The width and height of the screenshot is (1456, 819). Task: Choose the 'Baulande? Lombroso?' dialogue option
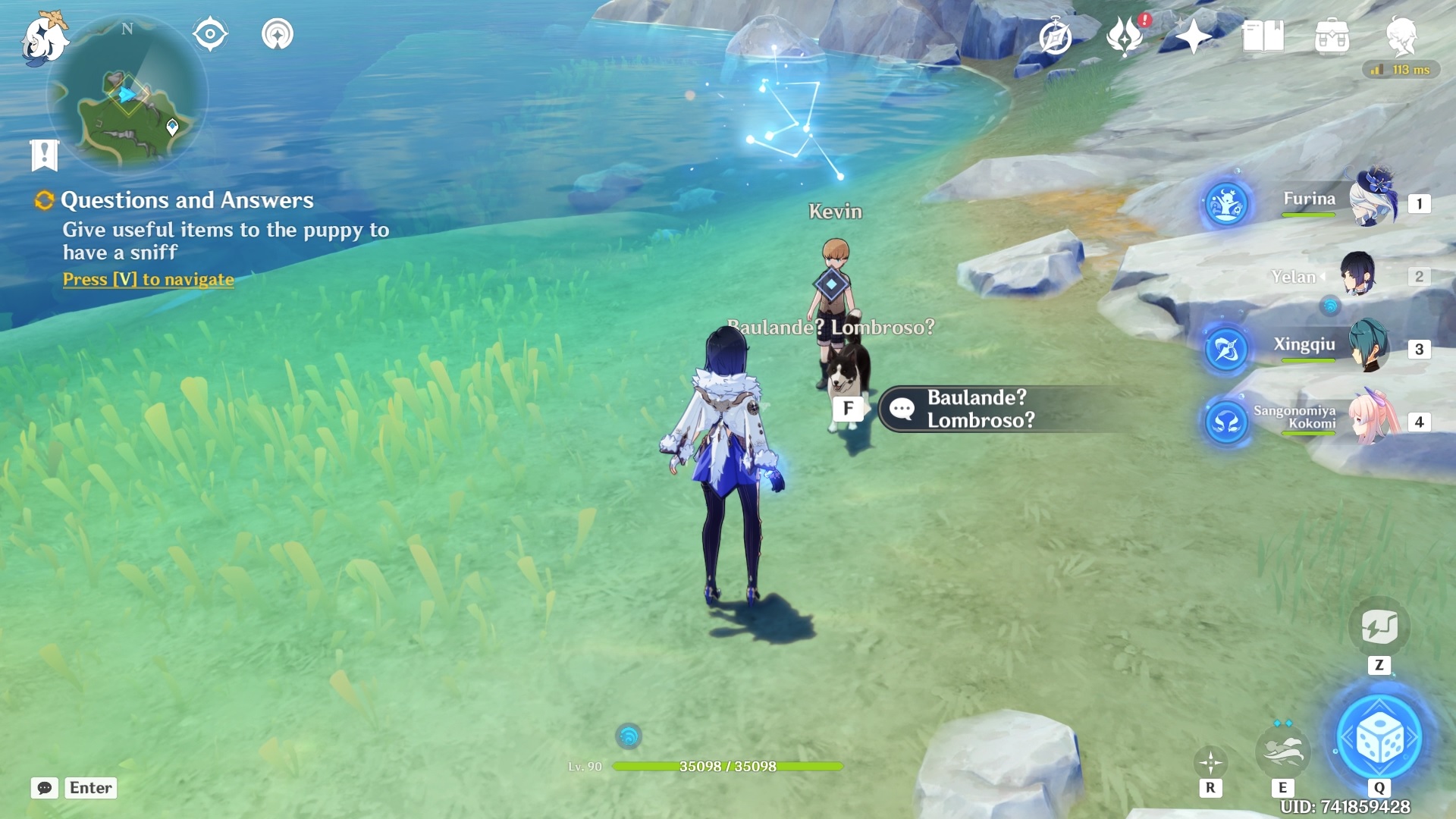tap(980, 409)
